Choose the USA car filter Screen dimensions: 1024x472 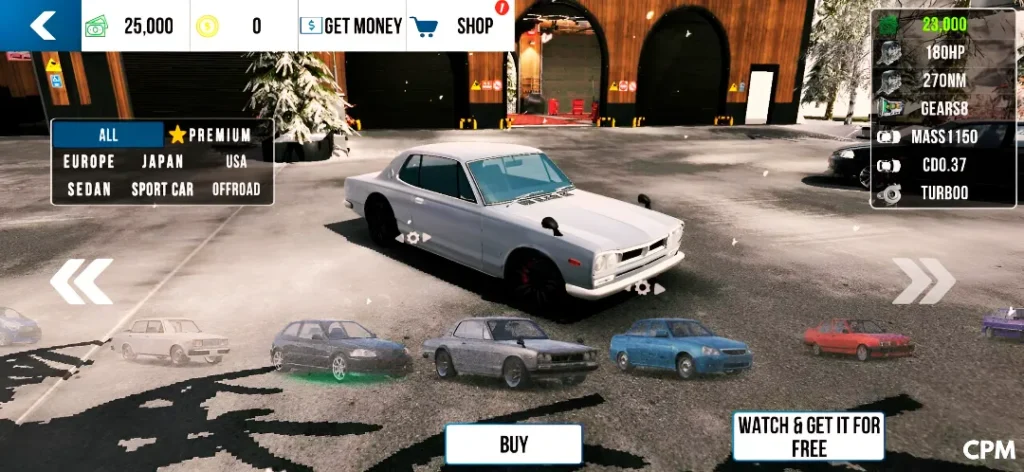(x=236, y=161)
